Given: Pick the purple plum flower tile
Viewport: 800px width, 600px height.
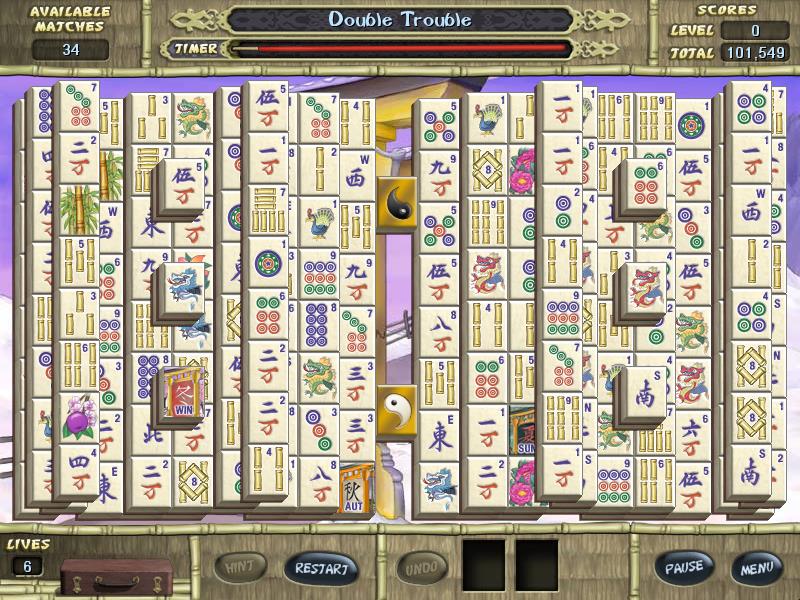Looking at the screenshot, I should tap(76, 416).
